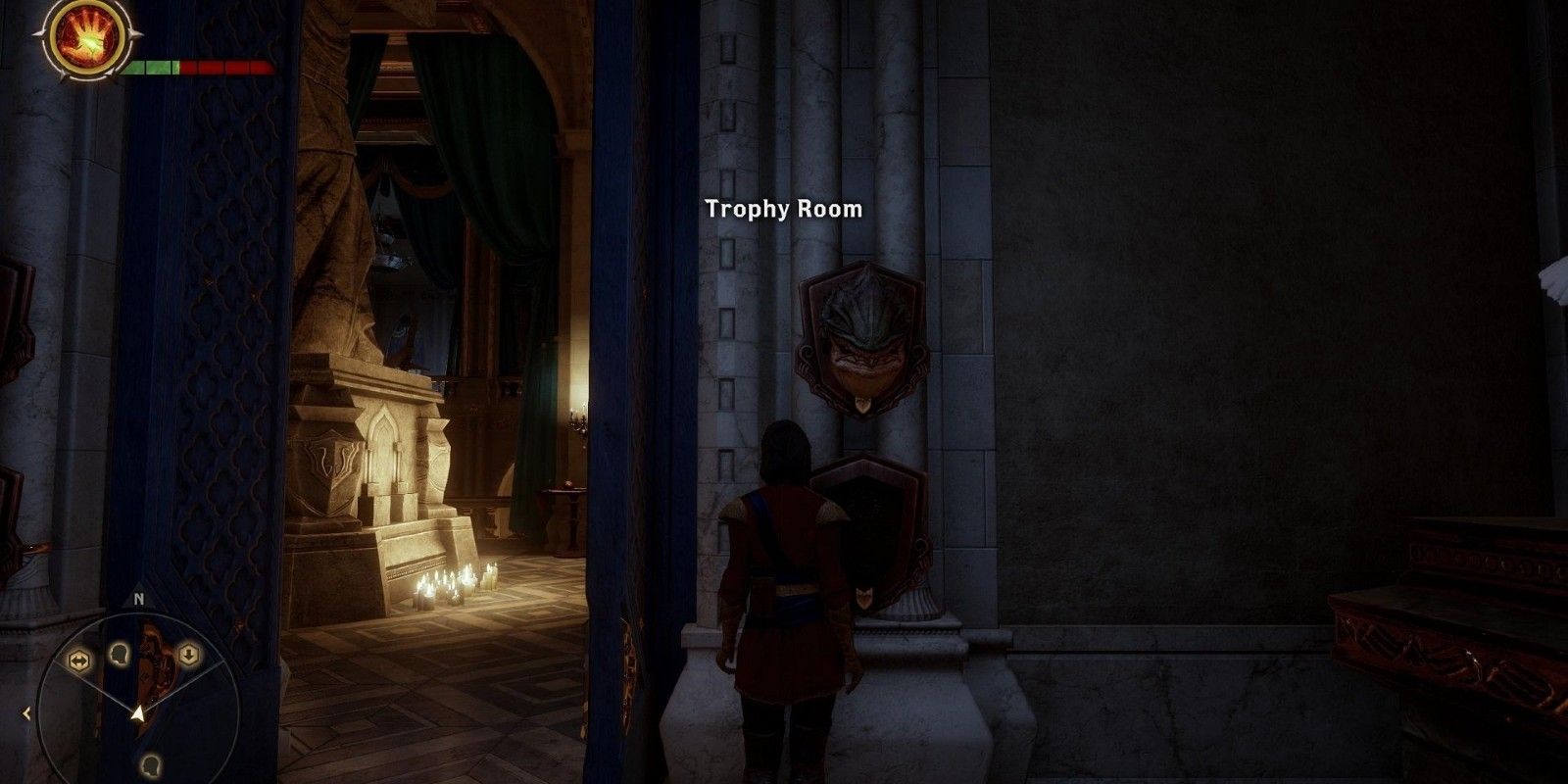Click the glowing Inquisition hand emblem
This screenshot has width=1568, height=784.
(x=86, y=39)
